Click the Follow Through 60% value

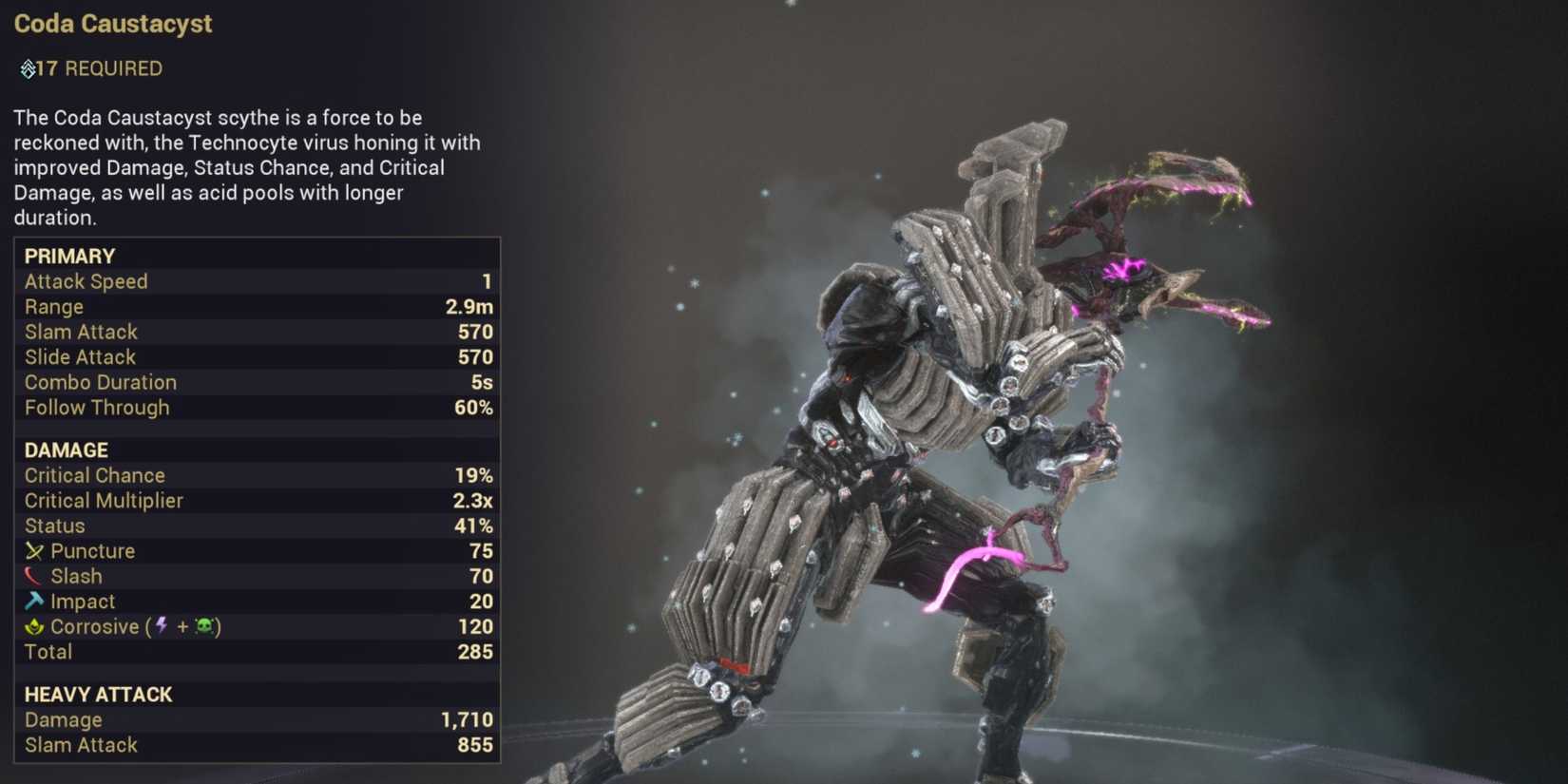[473, 408]
